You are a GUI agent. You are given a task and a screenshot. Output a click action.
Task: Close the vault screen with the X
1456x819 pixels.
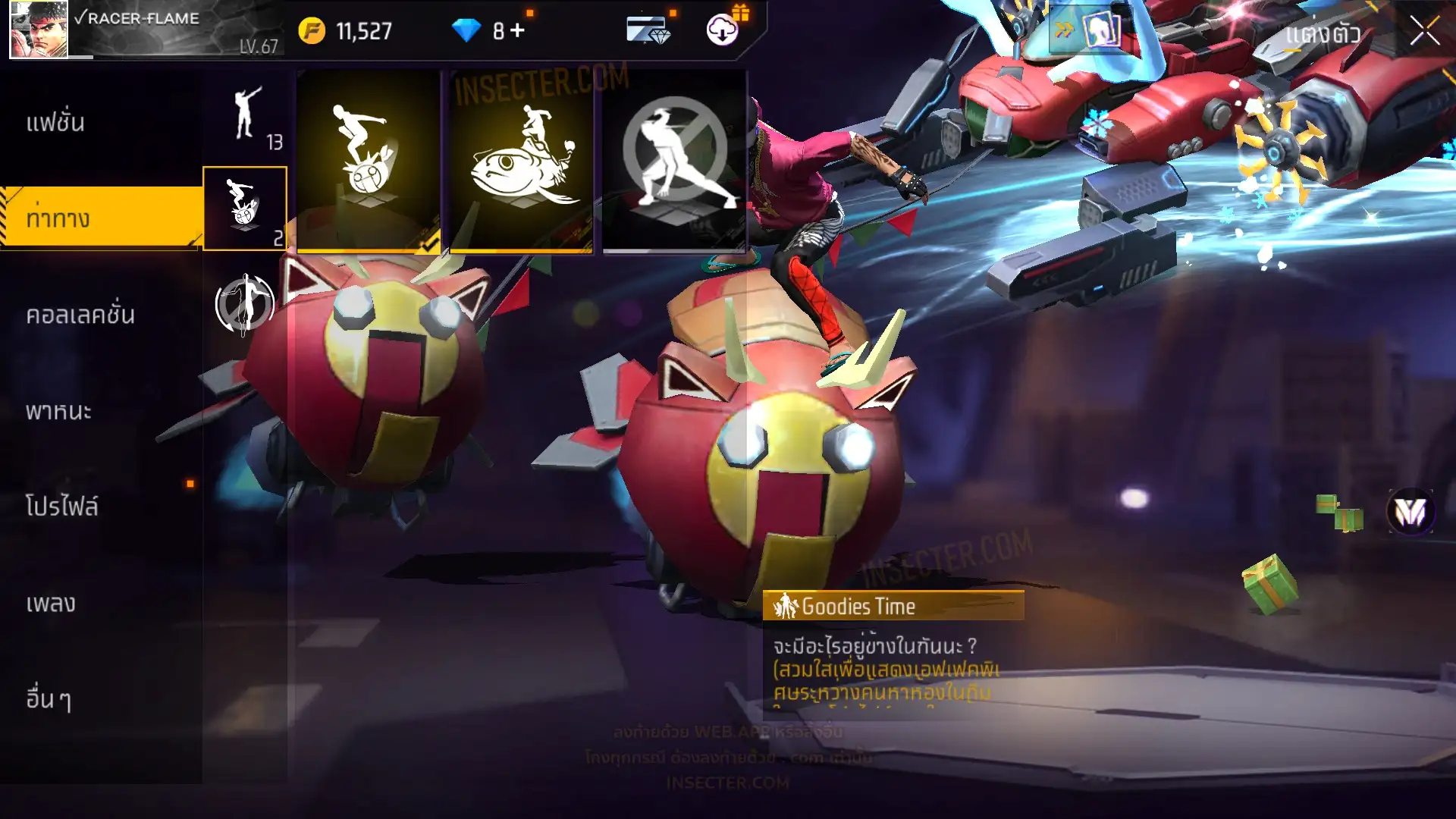[1424, 32]
